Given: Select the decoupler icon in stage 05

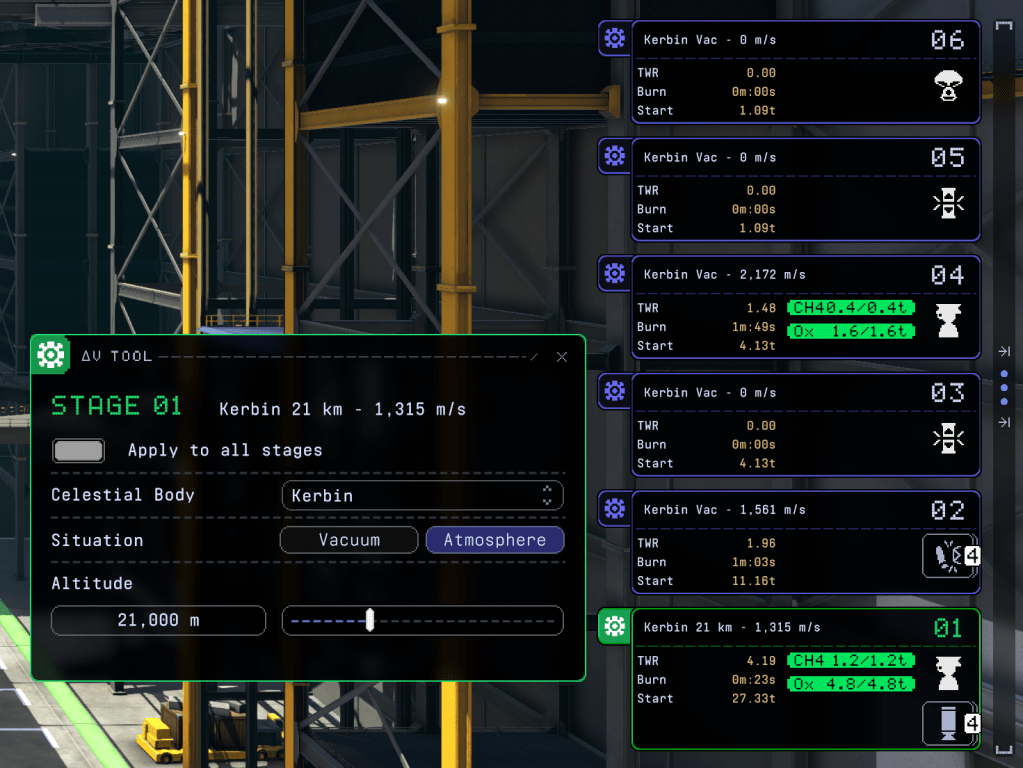Looking at the screenshot, I should click(x=948, y=204).
